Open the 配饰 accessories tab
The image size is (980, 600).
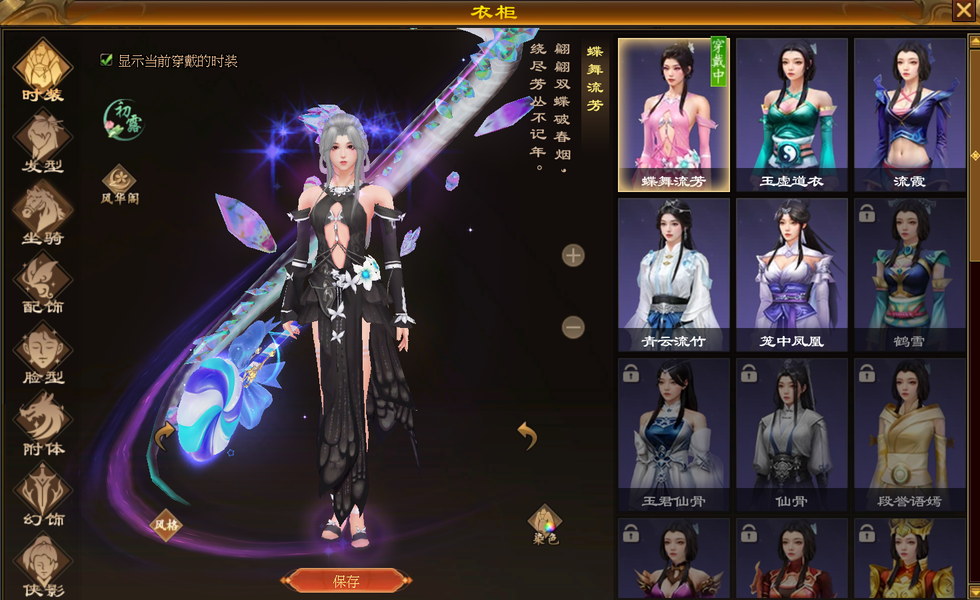[x=42, y=282]
